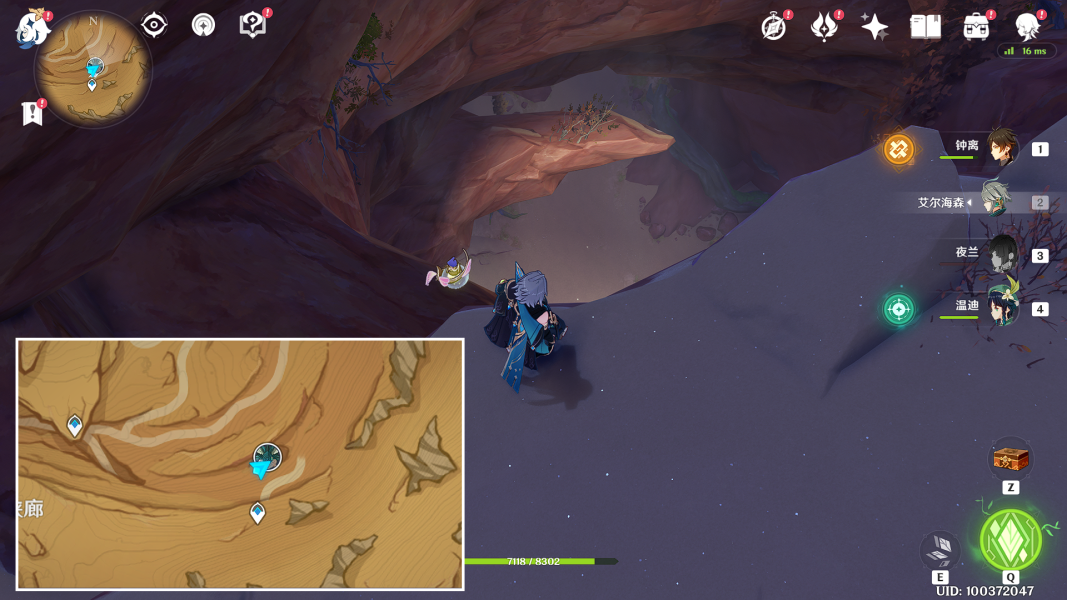Open the circular minimap
This screenshot has width=1067, height=600.
[93, 70]
